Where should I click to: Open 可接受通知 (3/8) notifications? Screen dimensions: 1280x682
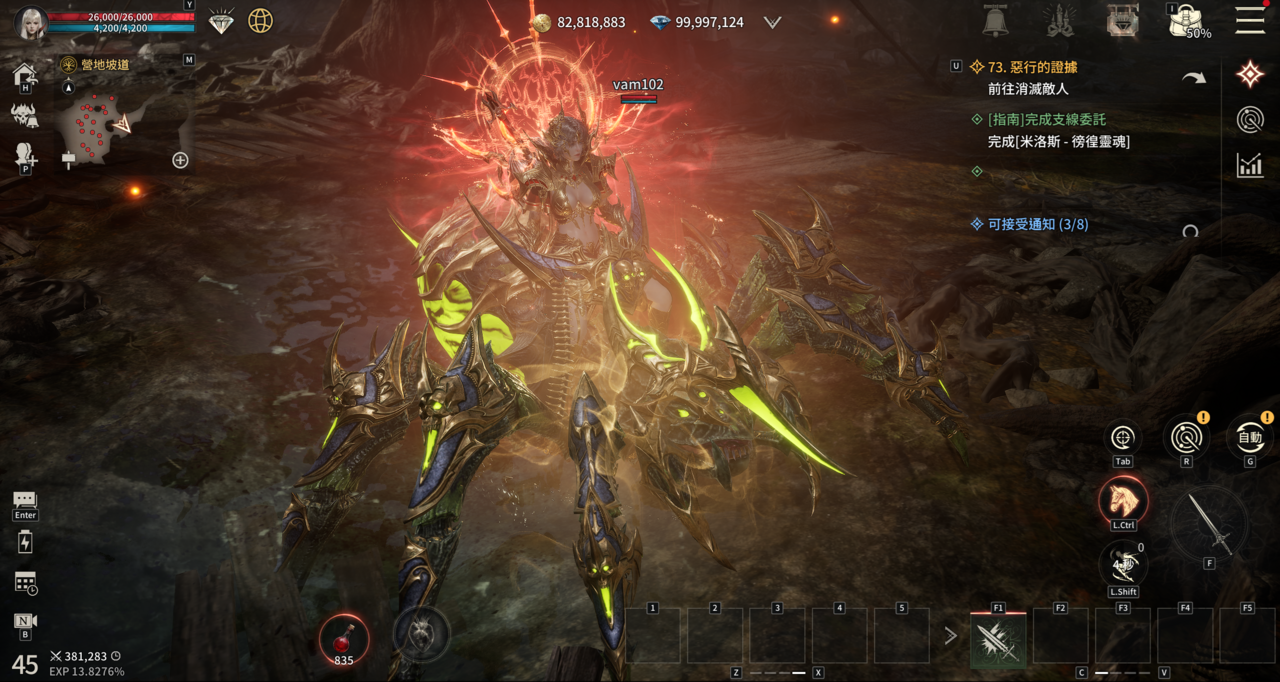click(1037, 224)
